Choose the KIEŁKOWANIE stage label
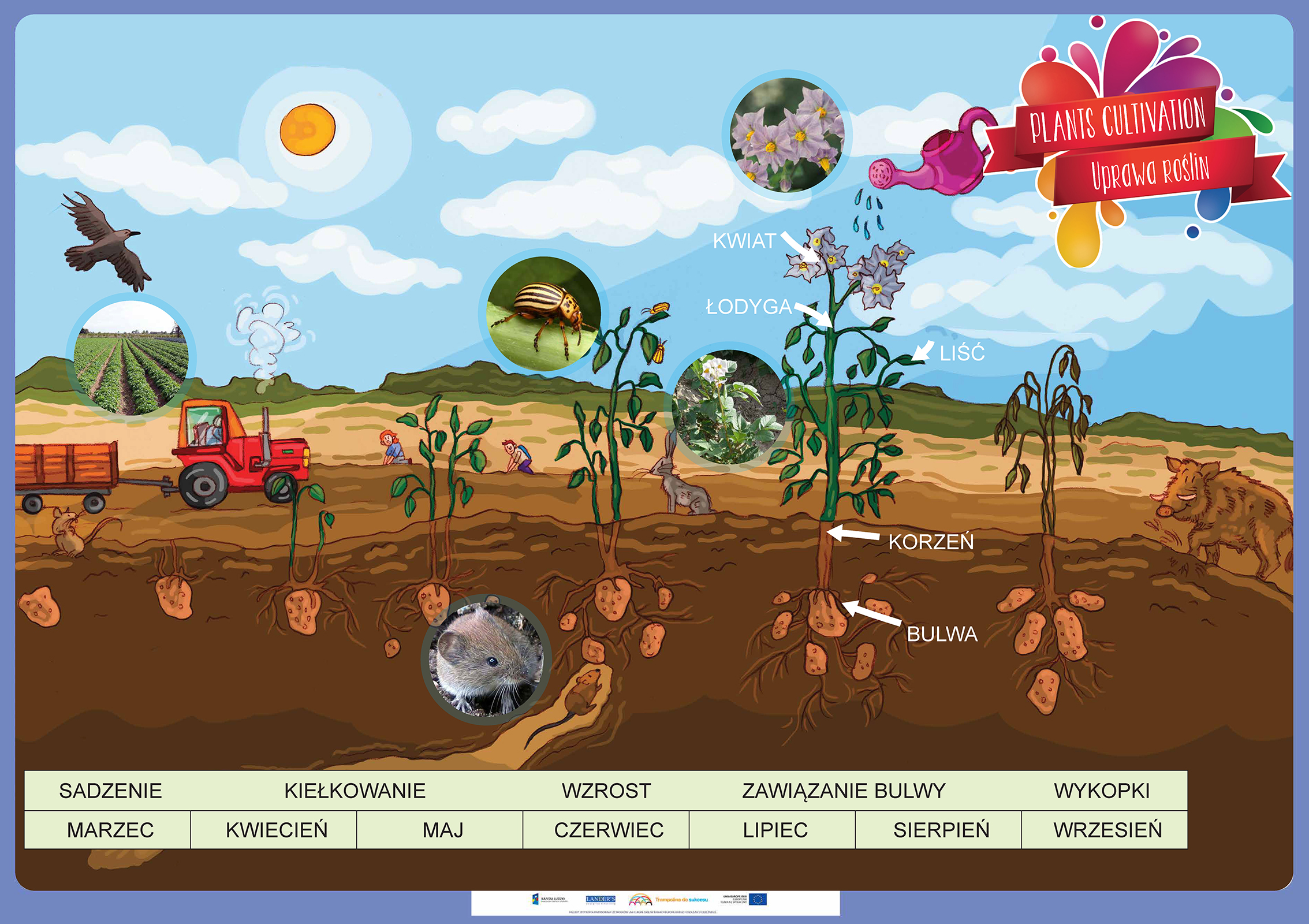This screenshot has width=1309, height=924. click(355, 791)
